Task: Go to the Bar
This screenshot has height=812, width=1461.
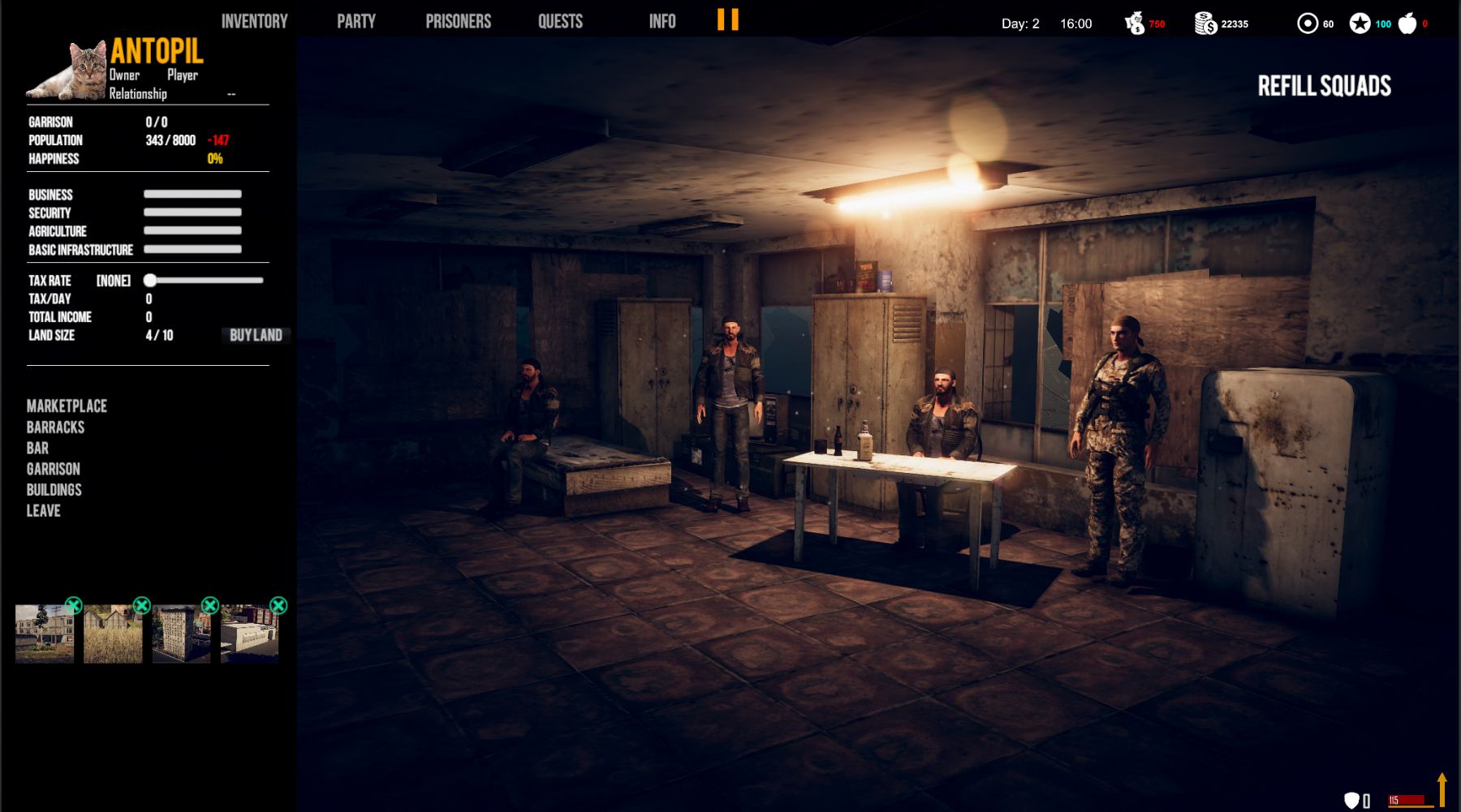Action: [x=37, y=448]
